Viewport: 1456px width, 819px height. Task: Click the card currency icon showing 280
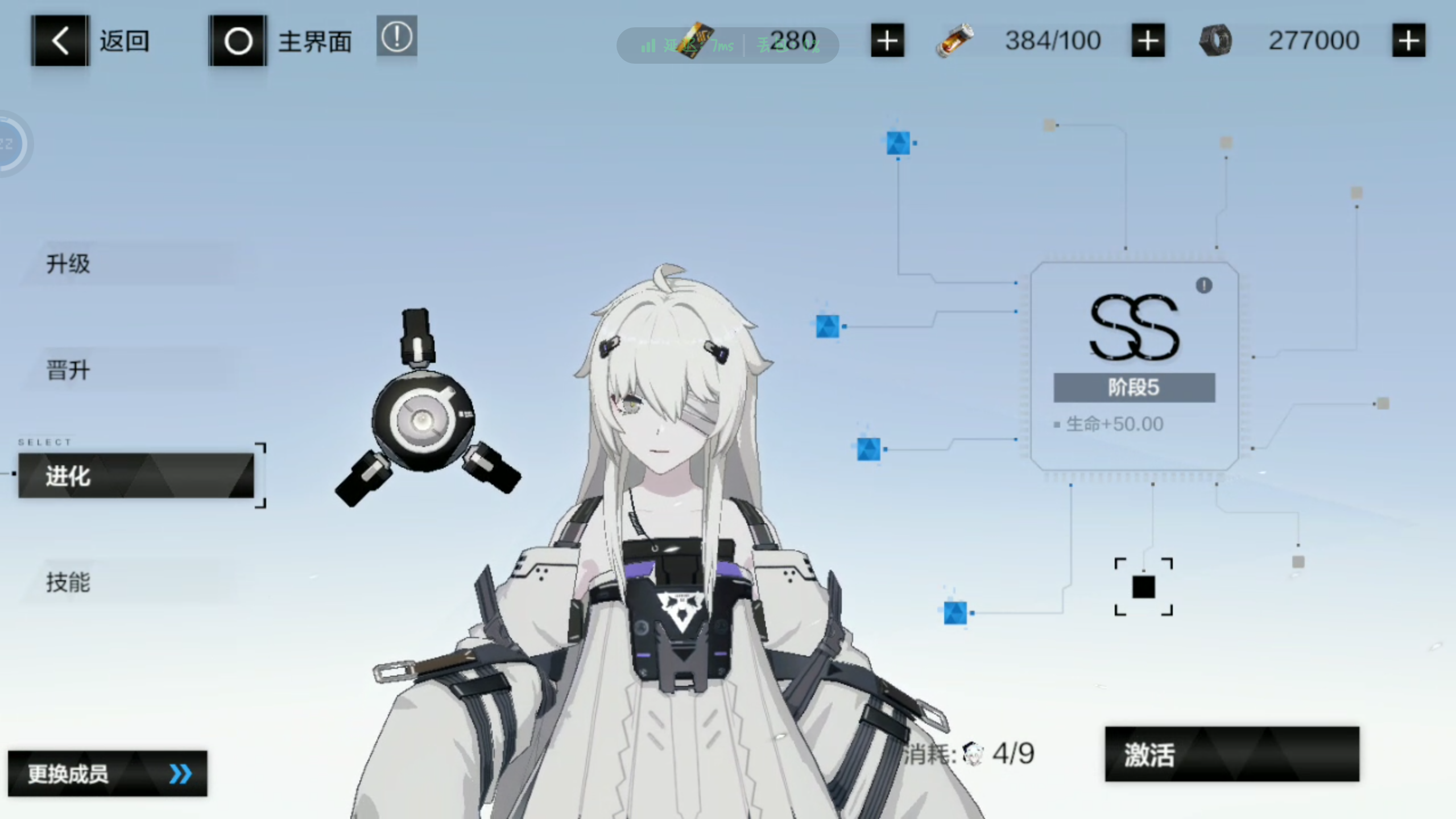pyautogui.click(x=695, y=43)
